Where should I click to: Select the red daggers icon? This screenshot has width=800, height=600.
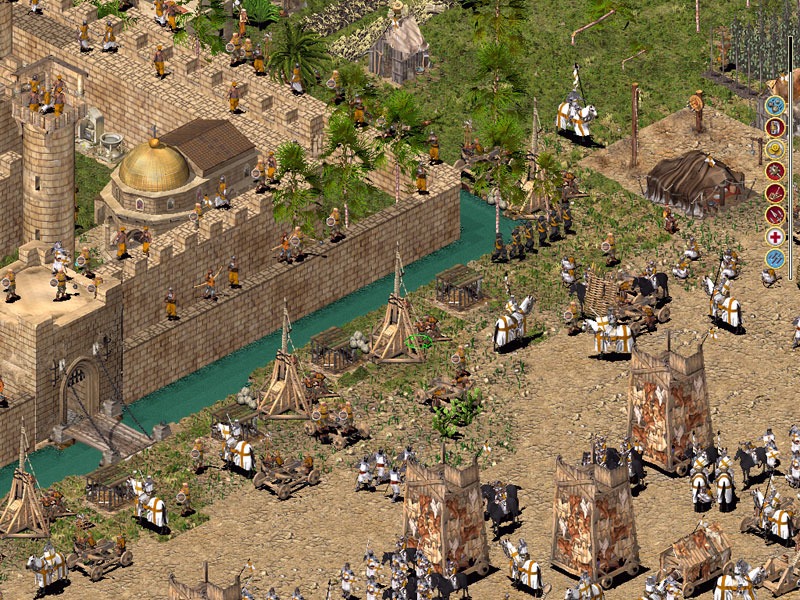pos(775,215)
